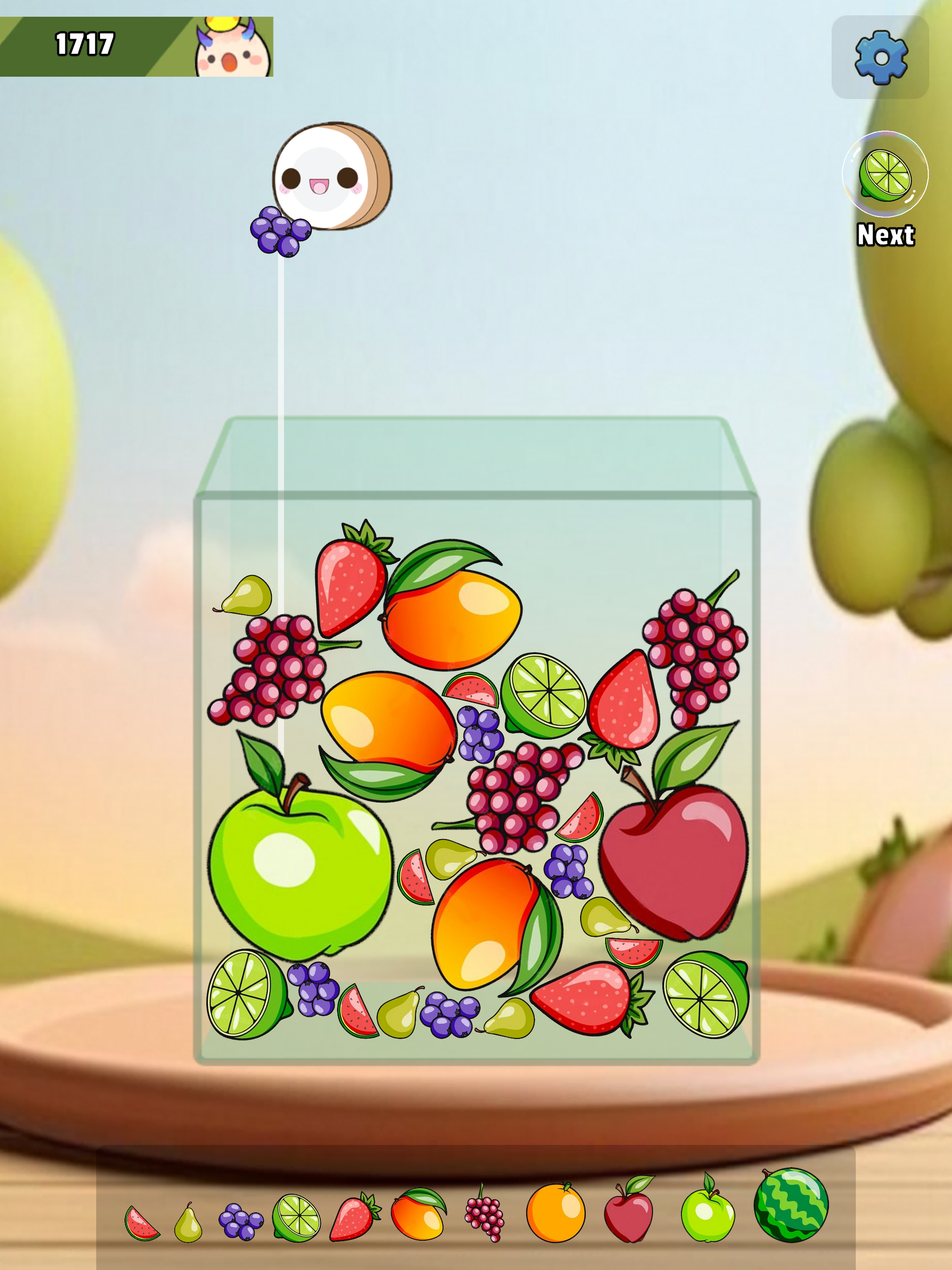Tap the bread character dropper to release fruit
Screen dimensions: 952x1270
330,175
